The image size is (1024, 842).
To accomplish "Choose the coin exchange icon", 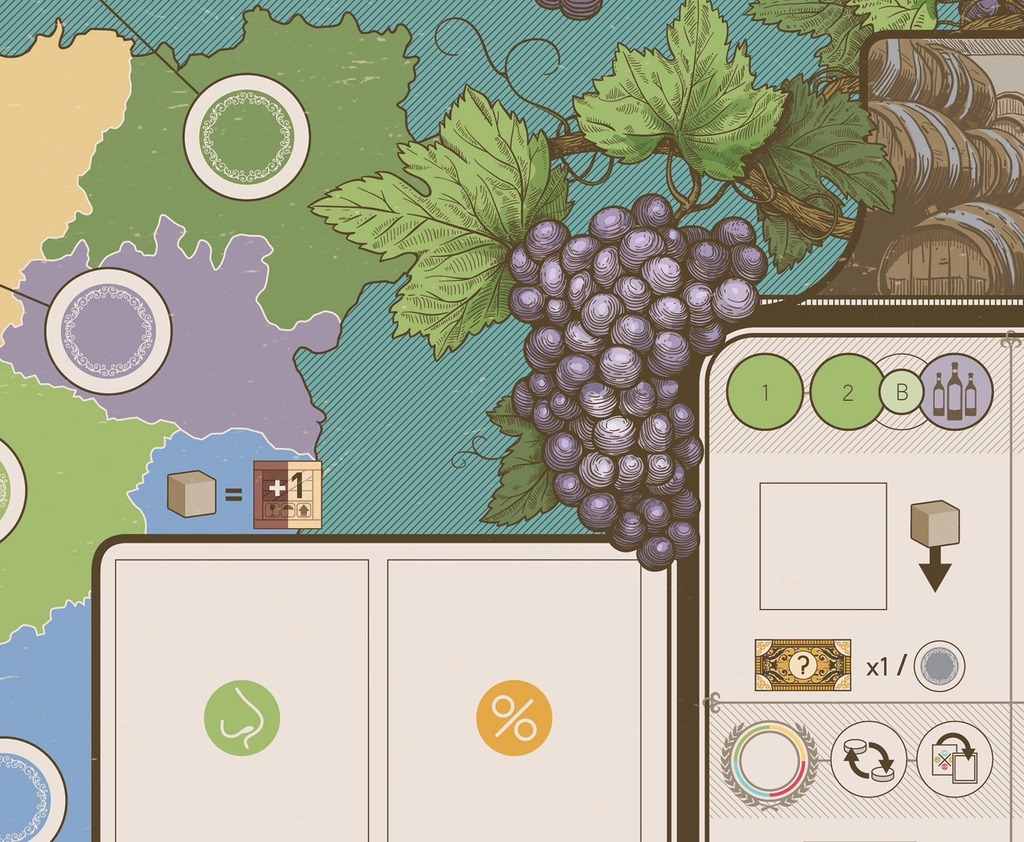I will tap(868, 759).
